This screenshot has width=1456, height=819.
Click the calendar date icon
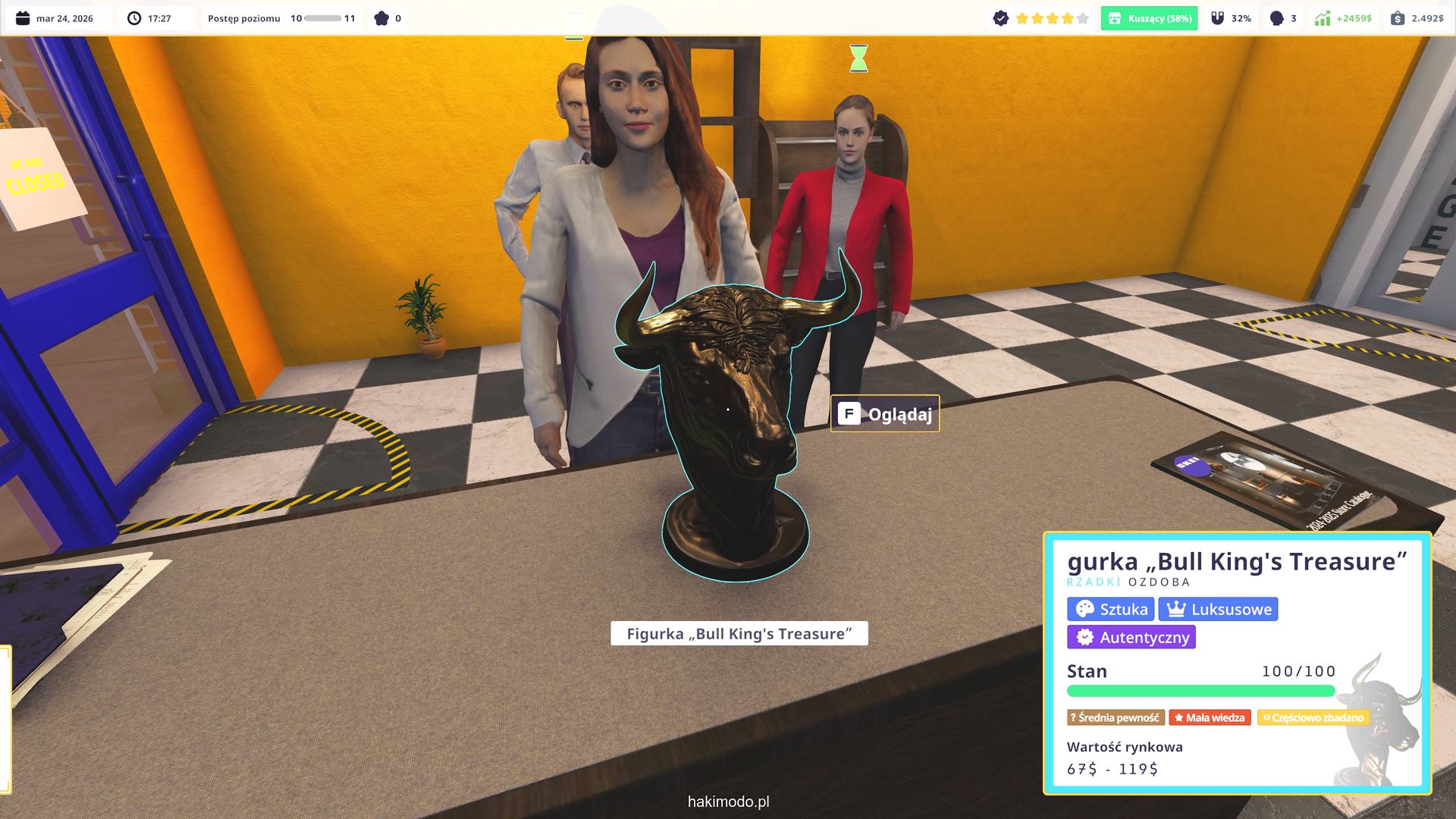click(23, 18)
